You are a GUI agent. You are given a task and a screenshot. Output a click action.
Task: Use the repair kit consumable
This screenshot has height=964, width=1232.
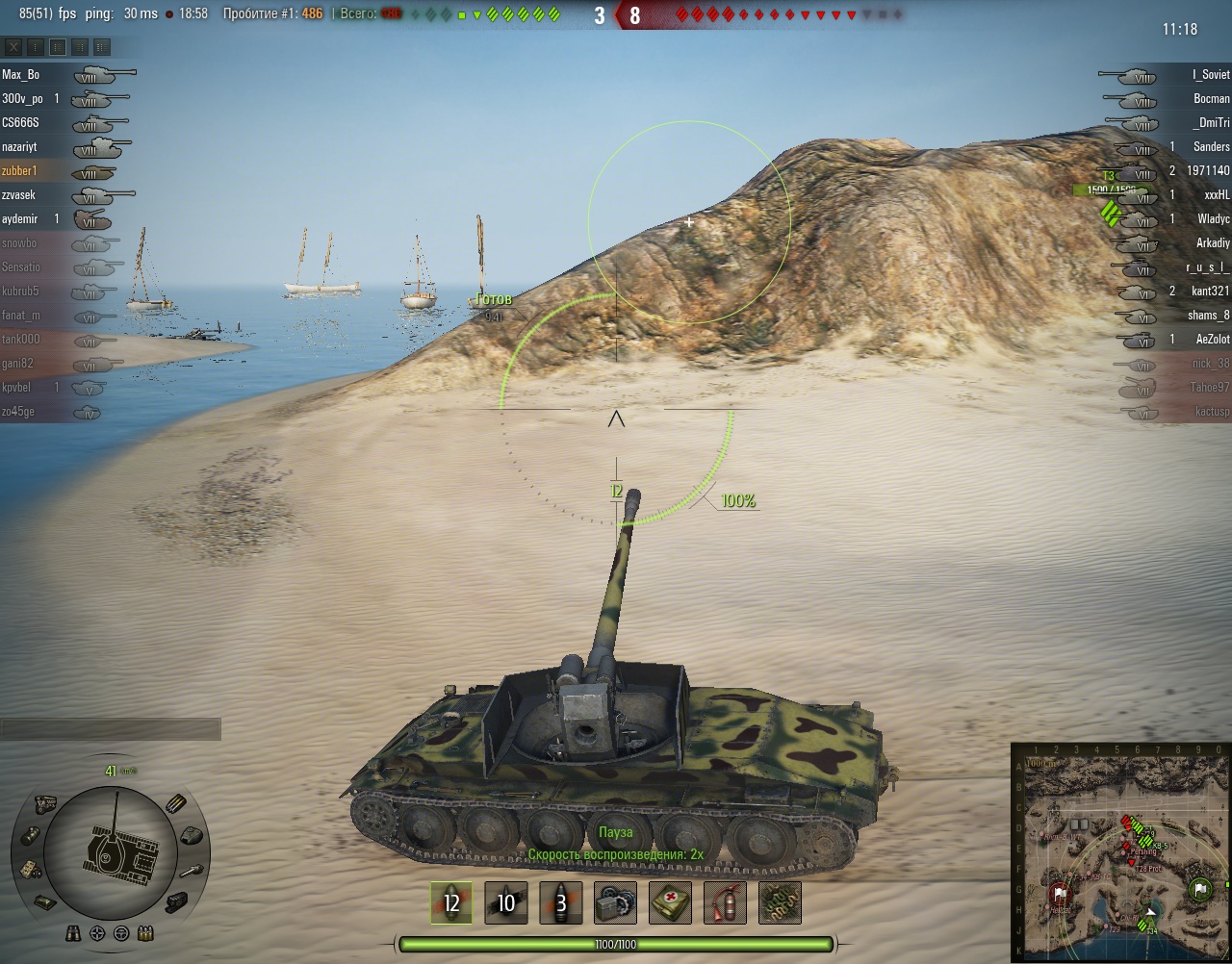[x=615, y=902]
